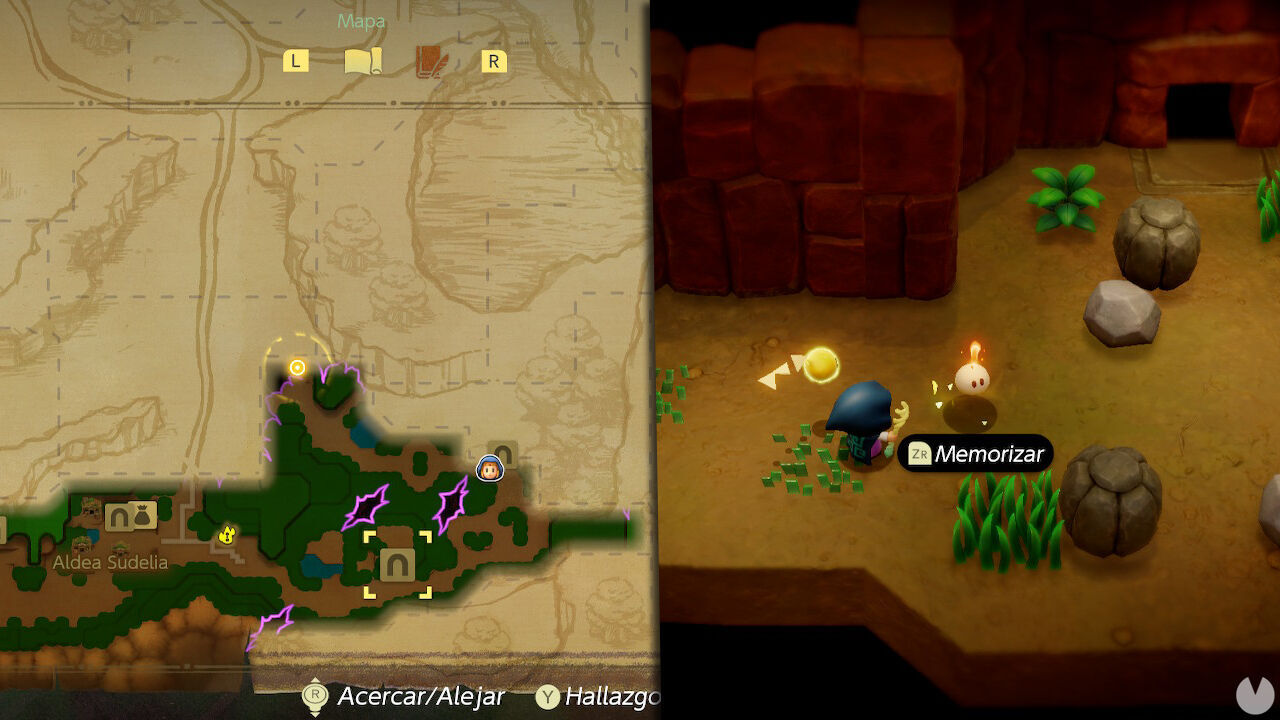Click the R shoulder button indicator
This screenshot has height=720, width=1280.
pyautogui.click(x=494, y=60)
